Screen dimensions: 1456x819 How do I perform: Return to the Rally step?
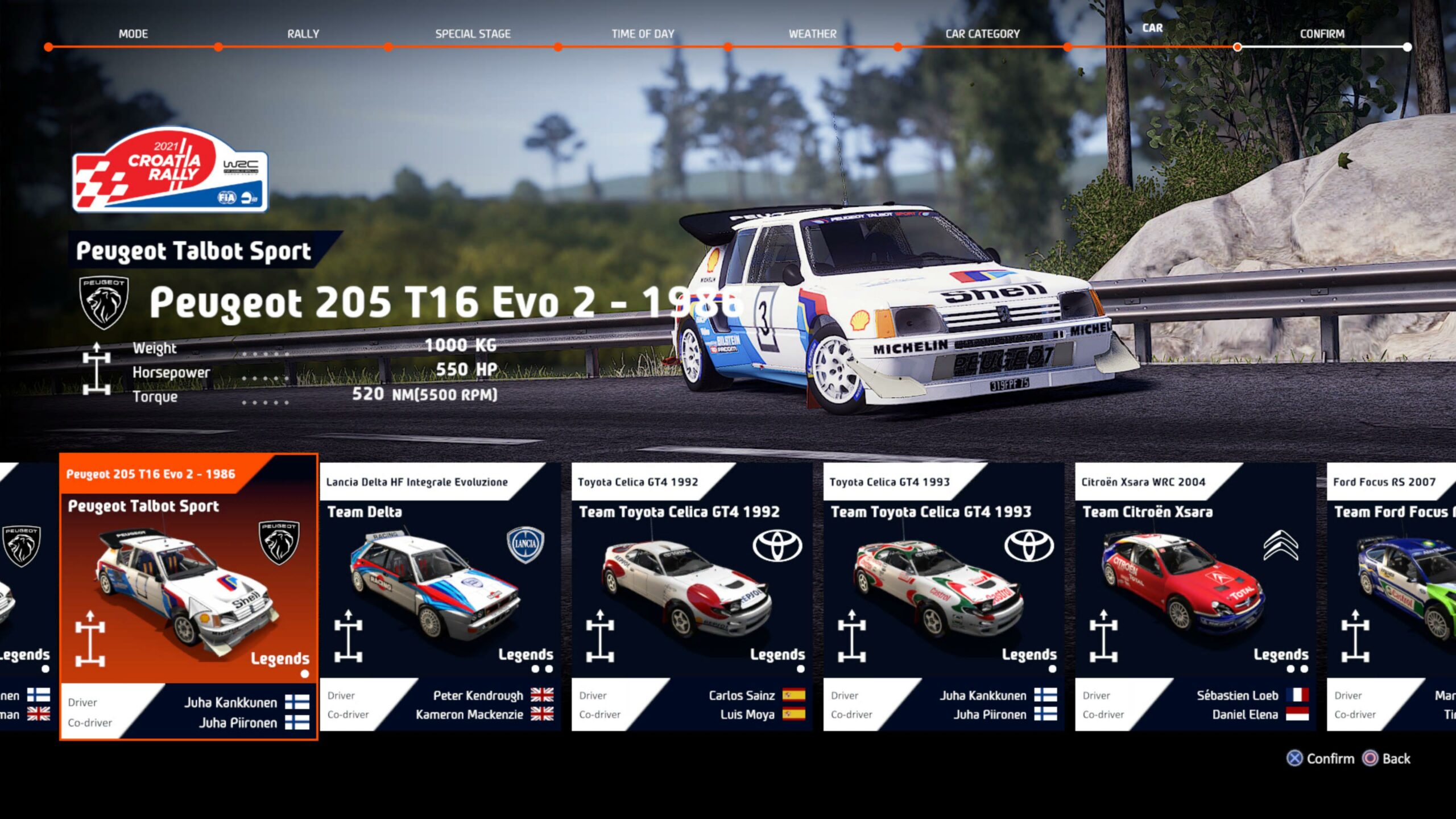click(303, 34)
